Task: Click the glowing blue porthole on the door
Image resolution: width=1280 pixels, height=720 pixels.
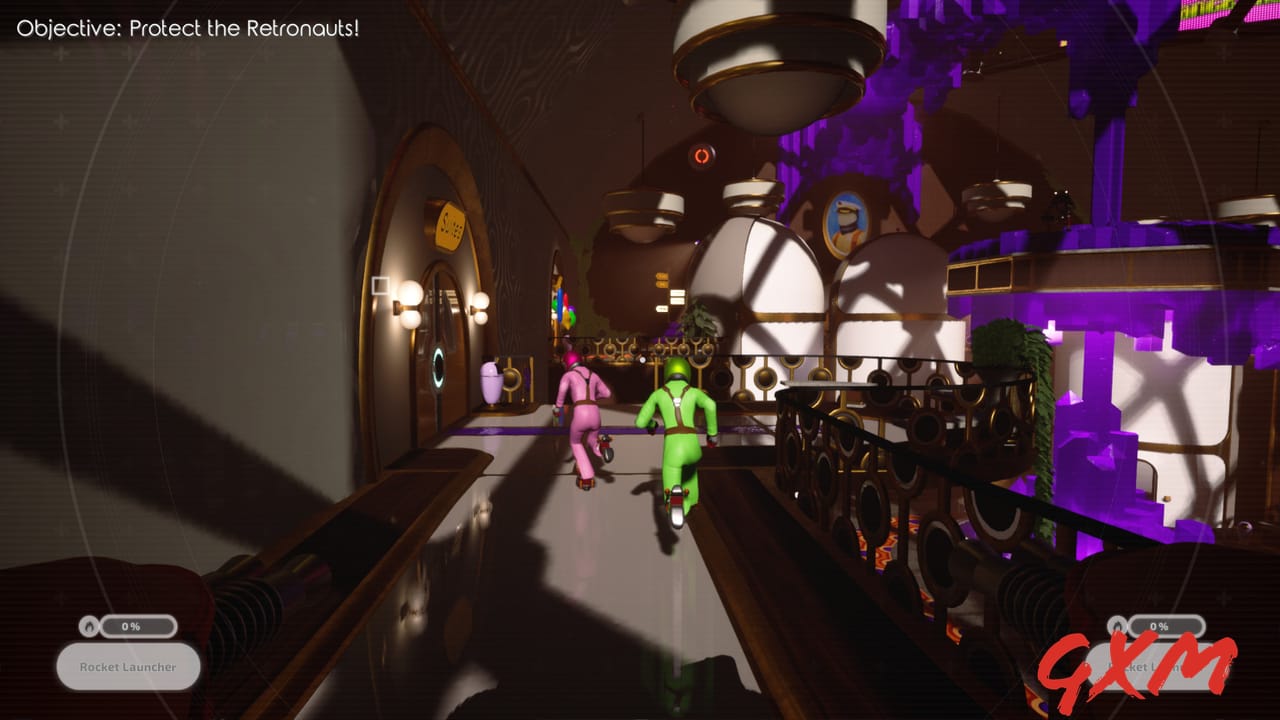Action: [x=437, y=366]
